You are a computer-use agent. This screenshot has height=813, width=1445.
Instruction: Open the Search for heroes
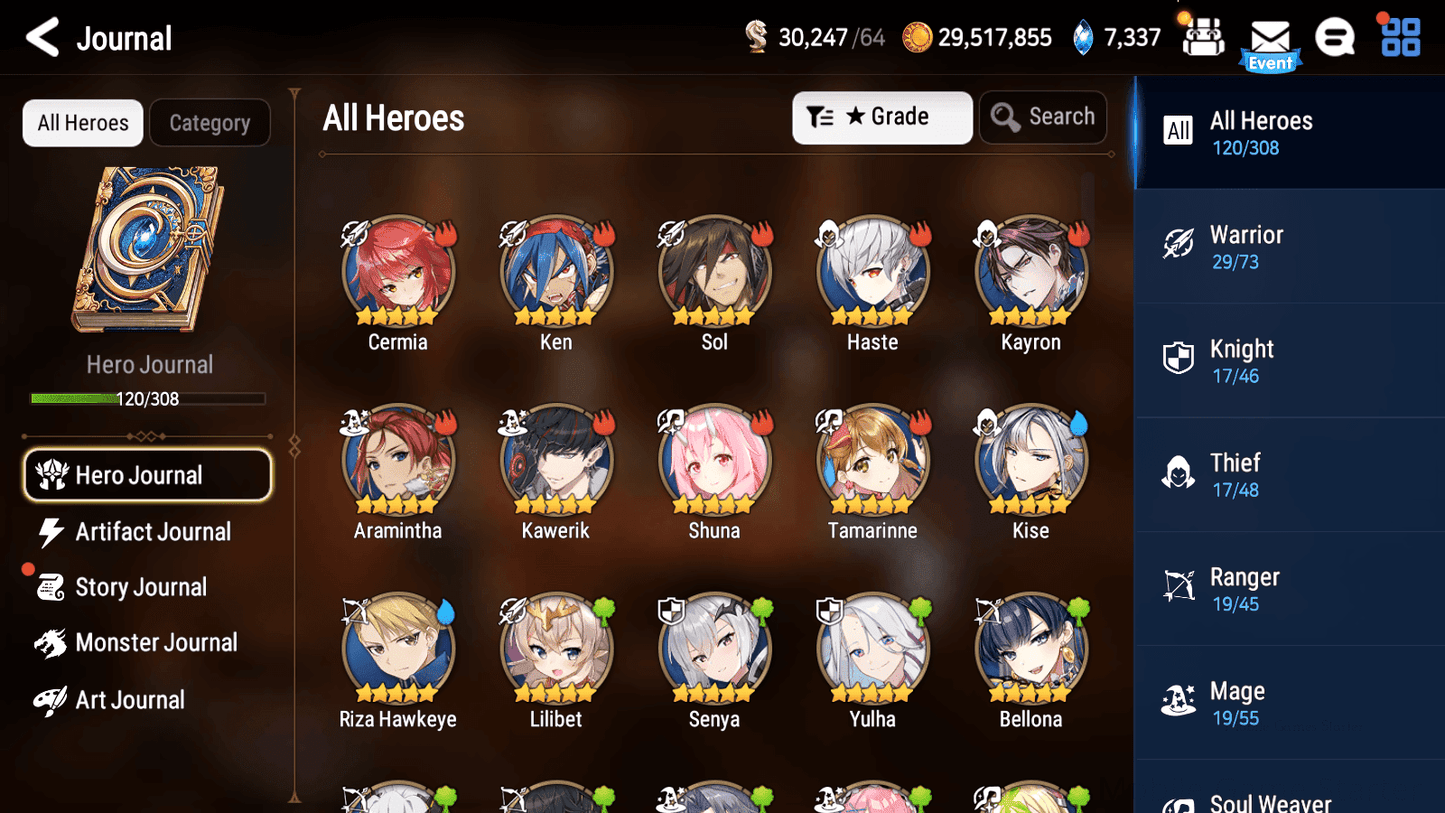1043,117
